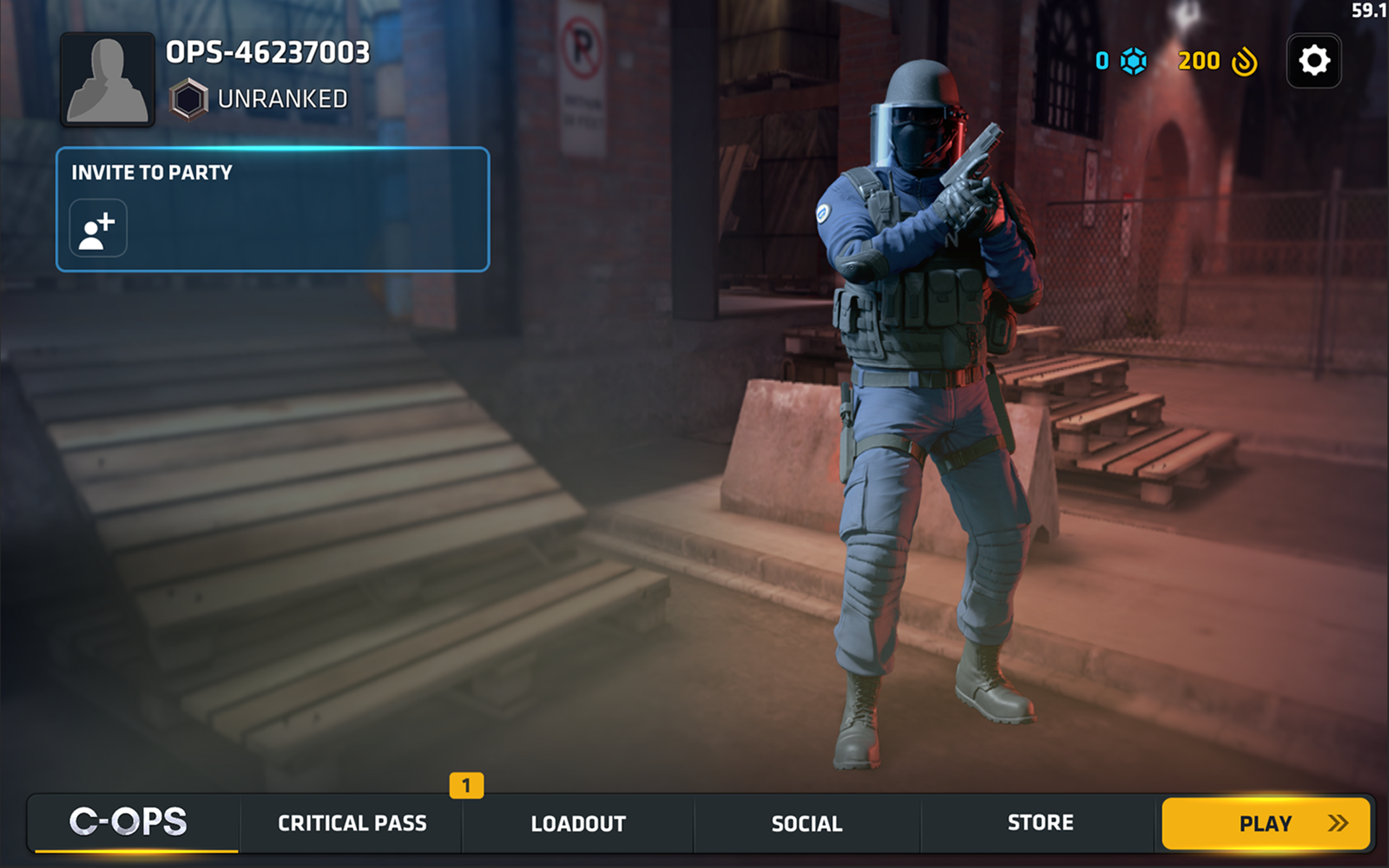Open the Critical Pass tab
Screen dimensions: 1389x868
click(351, 823)
